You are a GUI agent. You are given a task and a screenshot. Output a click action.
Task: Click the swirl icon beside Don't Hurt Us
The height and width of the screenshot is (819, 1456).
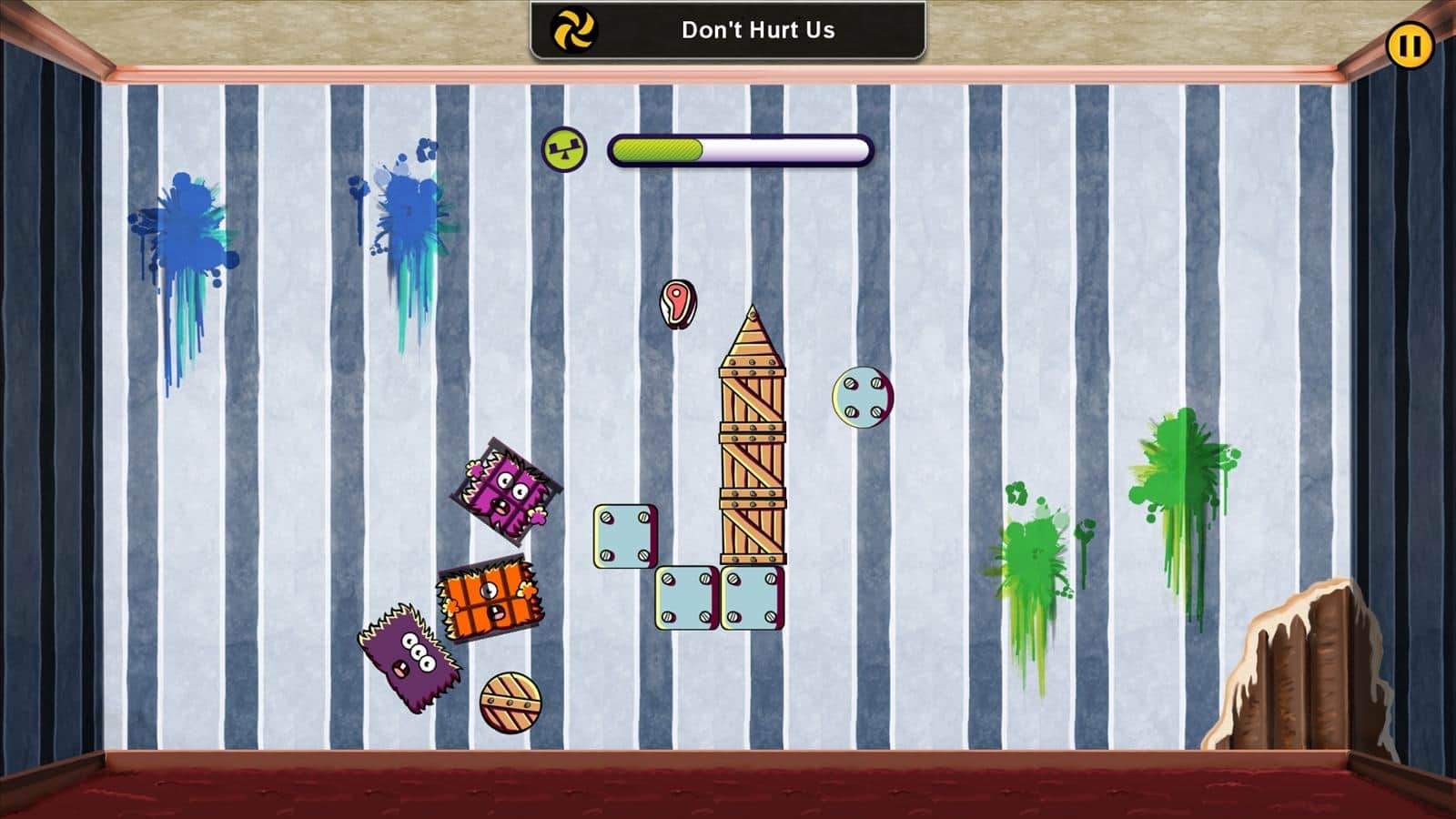point(574,30)
